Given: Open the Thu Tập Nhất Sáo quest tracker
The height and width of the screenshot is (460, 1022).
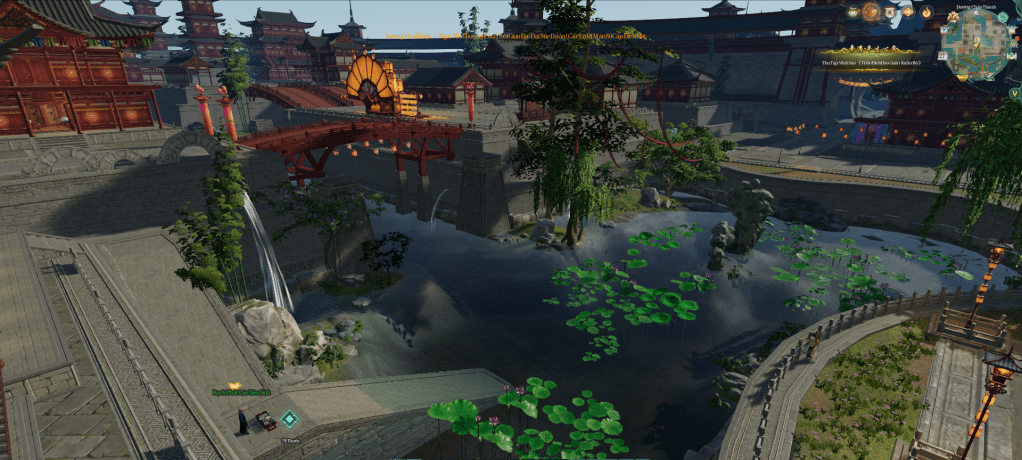Looking at the screenshot, I should click(x=871, y=62).
